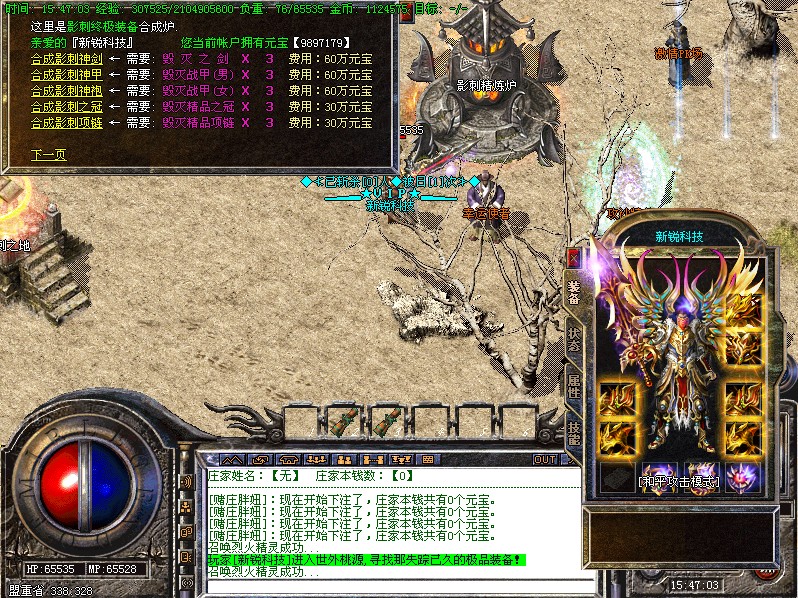Click the chat input line below the messages
This screenshot has width=798, height=598.
[x=390, y=586]
